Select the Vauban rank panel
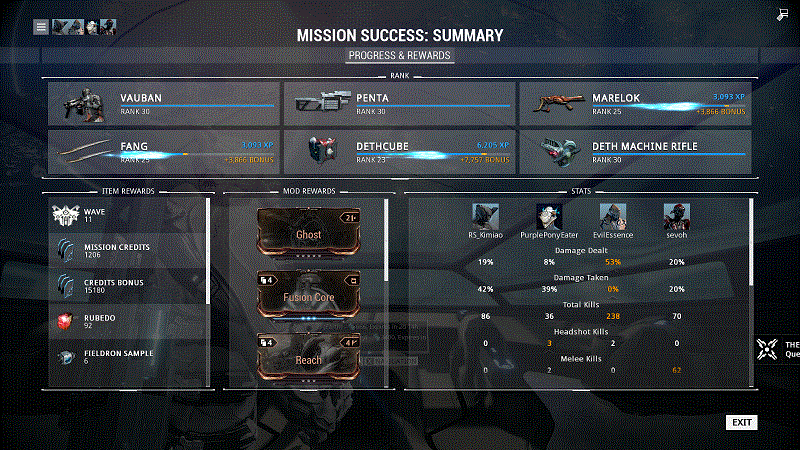The height and width of the screenshot is (450, 800). 162,103
